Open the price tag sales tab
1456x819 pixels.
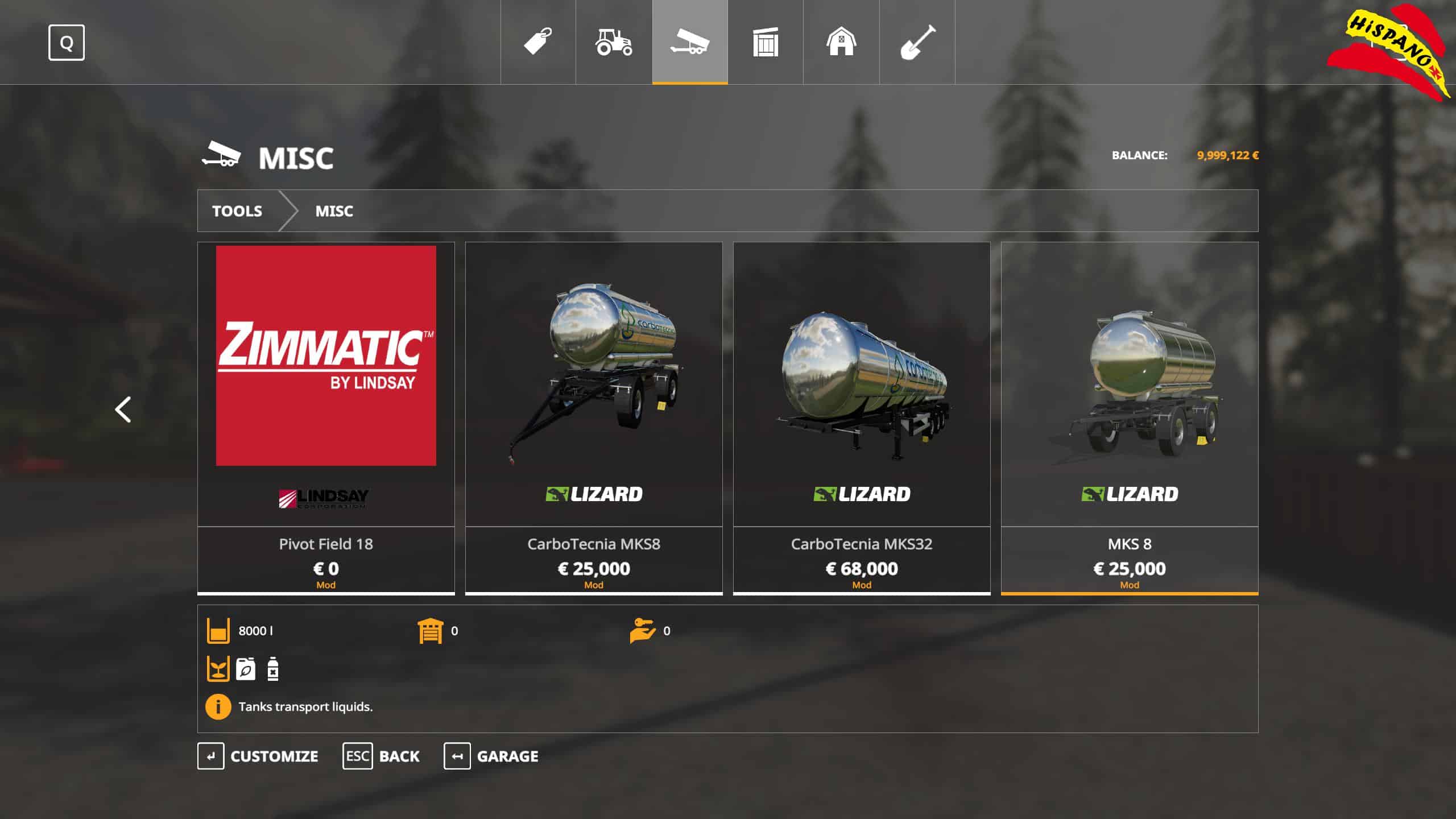click(x=537, y=42)
